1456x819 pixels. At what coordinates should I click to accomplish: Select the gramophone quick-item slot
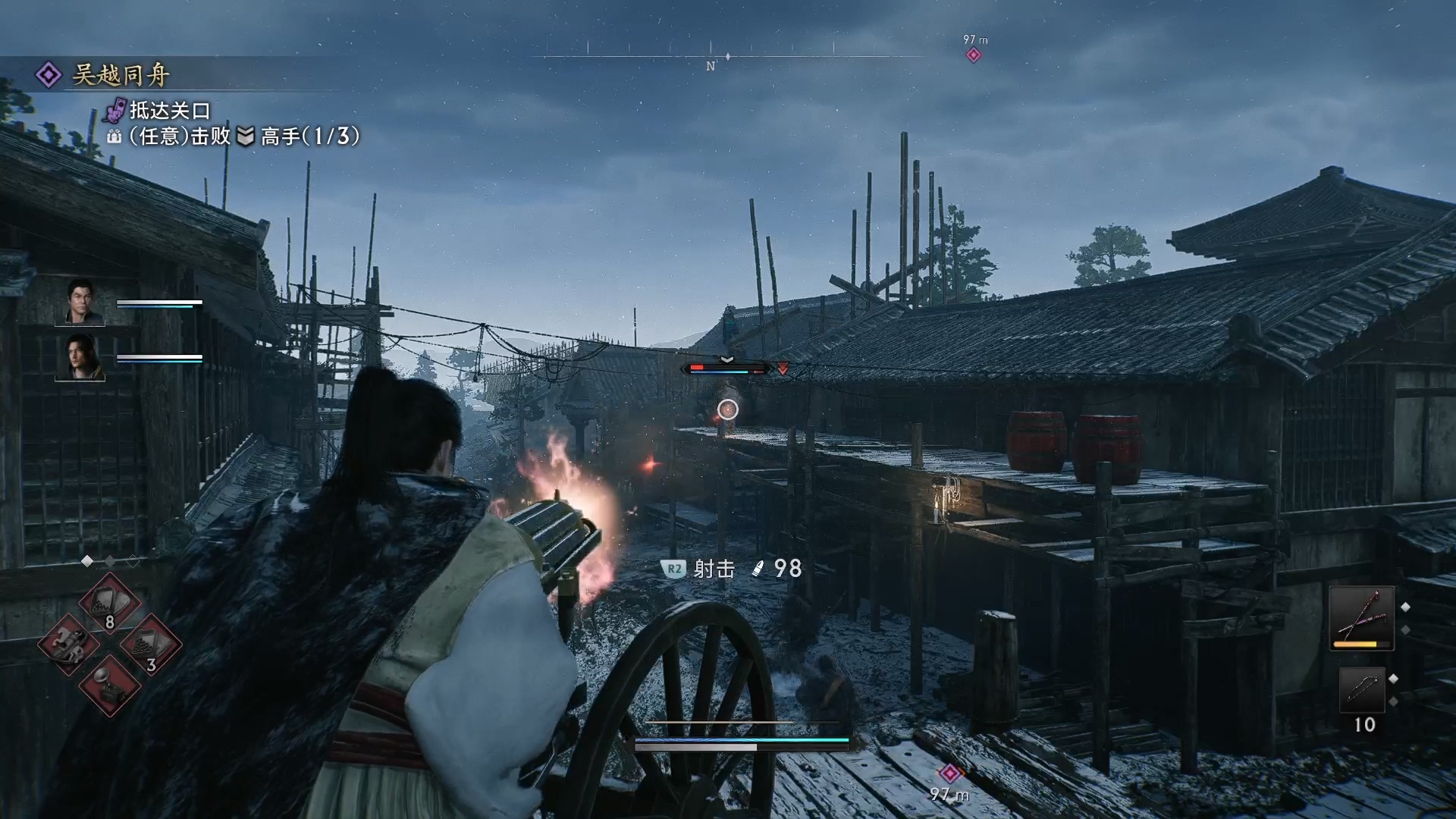(x=109, y=686)
